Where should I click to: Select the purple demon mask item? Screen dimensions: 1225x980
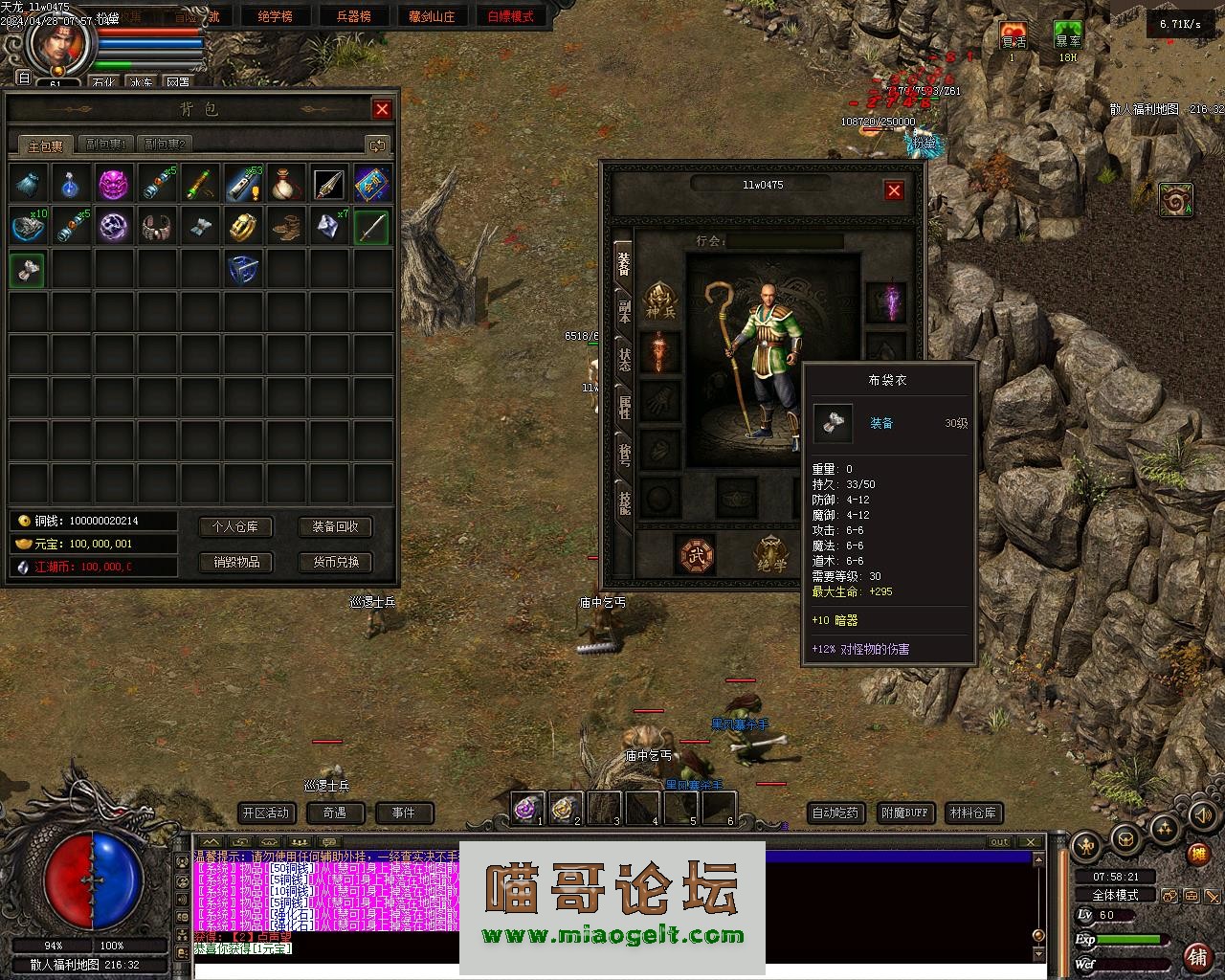[114, 184]
